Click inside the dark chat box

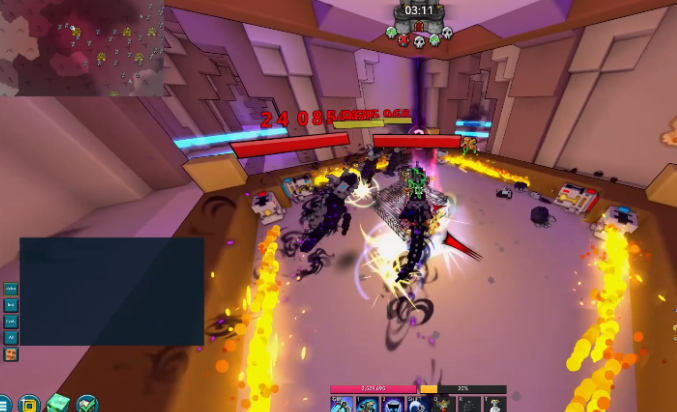coord(111,290)
